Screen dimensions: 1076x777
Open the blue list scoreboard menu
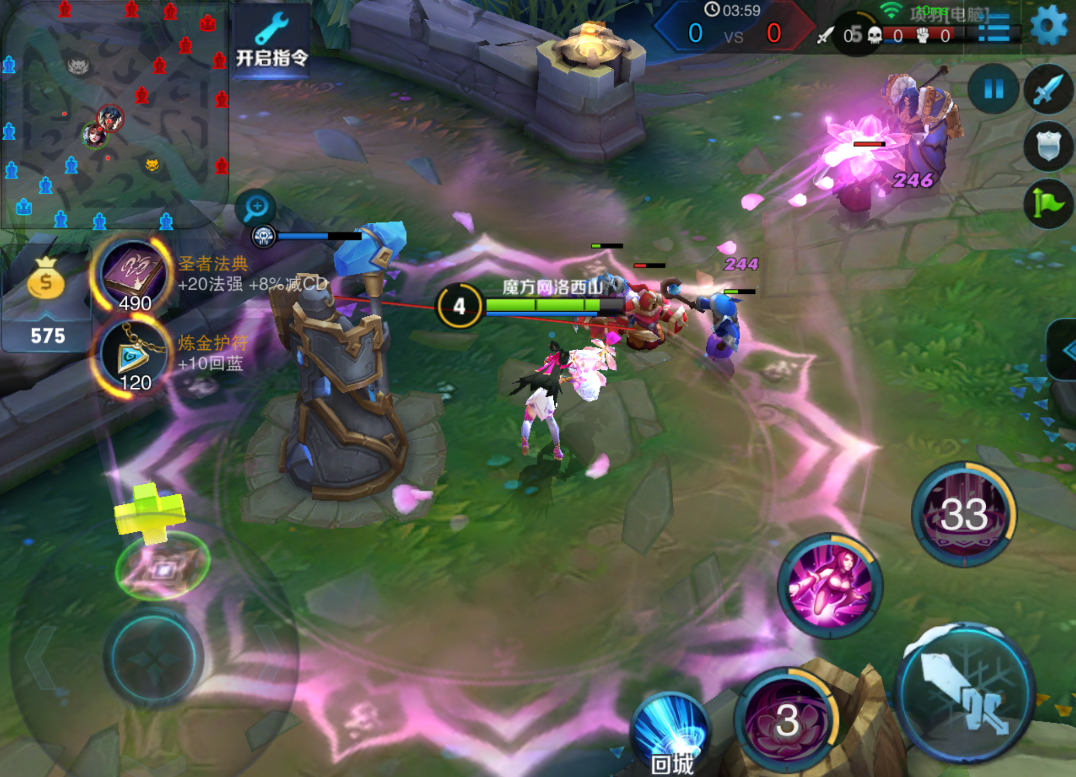[x=993, y=27]
